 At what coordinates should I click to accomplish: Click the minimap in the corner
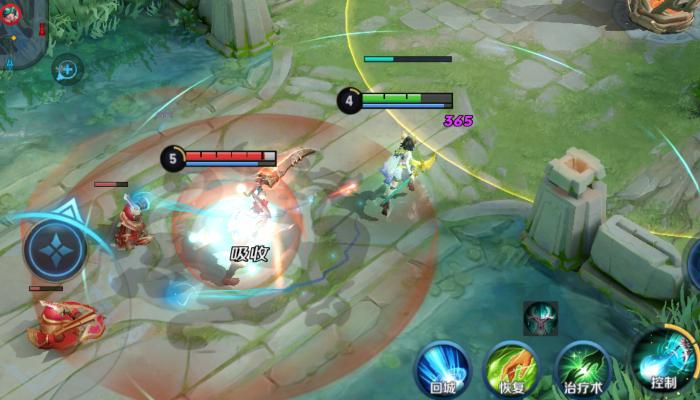tap(20, 32)
